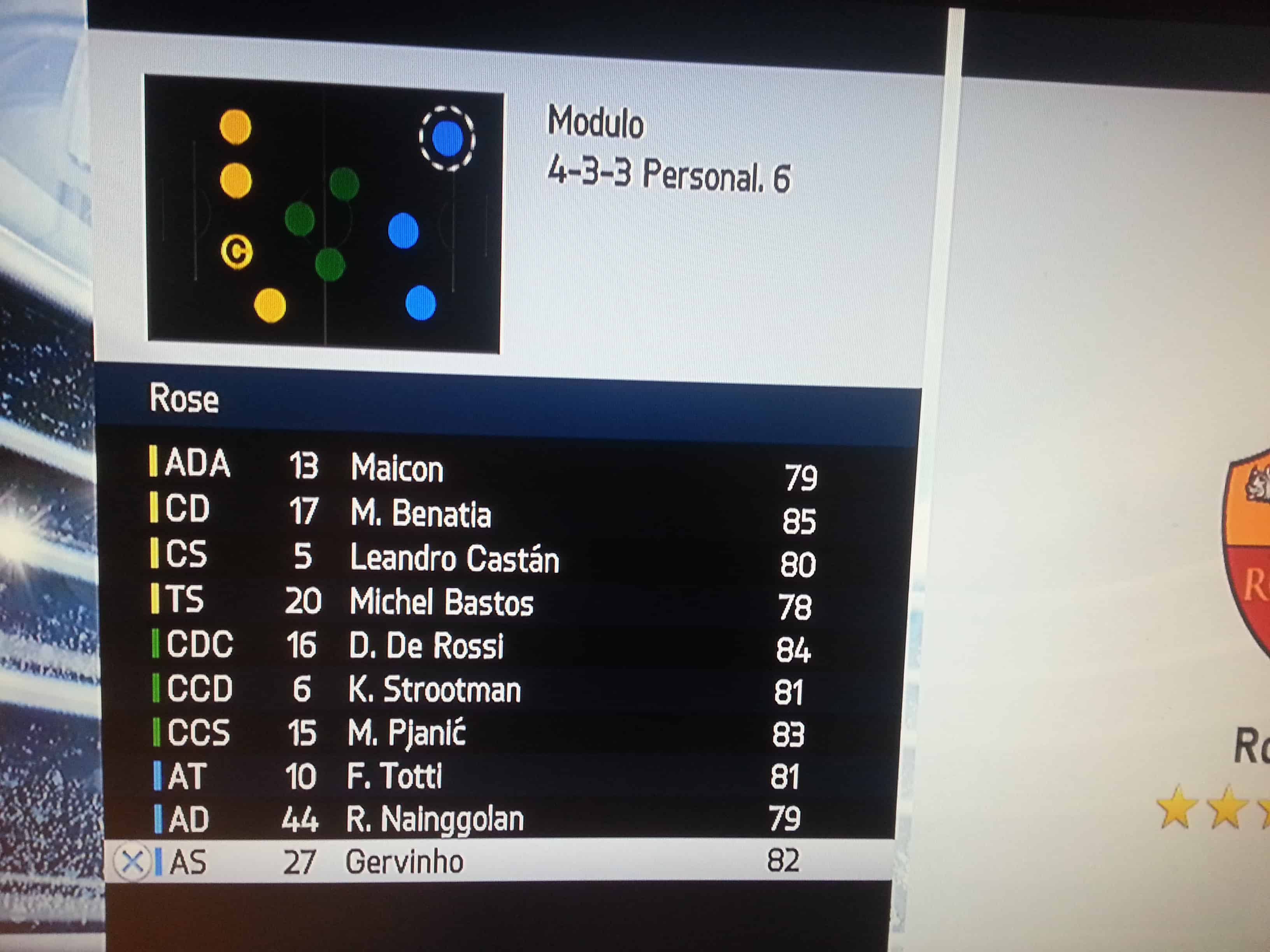Pick Leandro Castán from the lineup

pyautogui.click(x=454, y=558)
